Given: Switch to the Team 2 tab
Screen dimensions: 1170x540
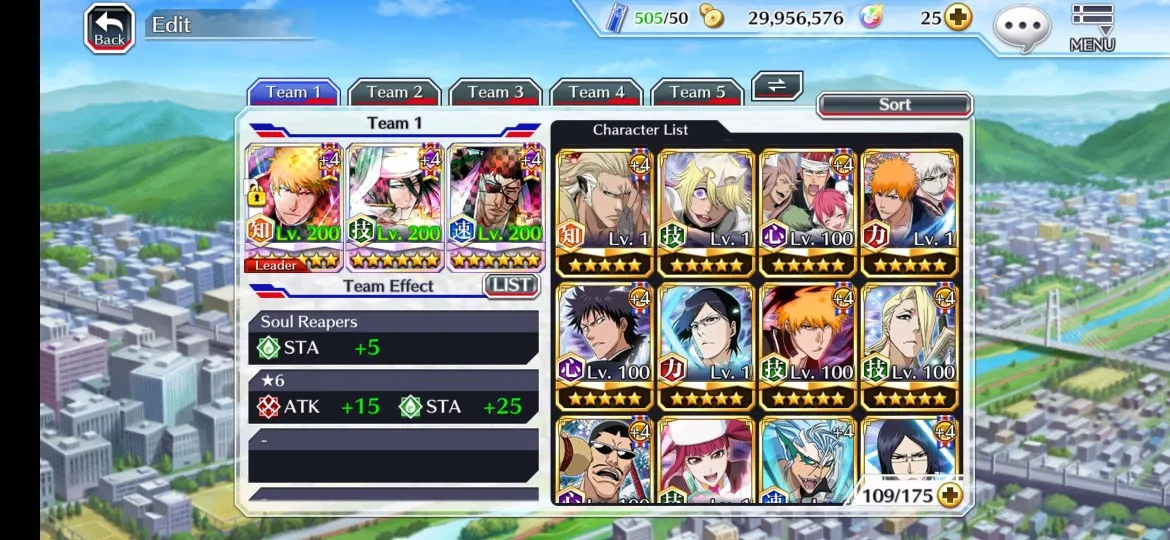Looking at the screenshot, I should point(394,93).
